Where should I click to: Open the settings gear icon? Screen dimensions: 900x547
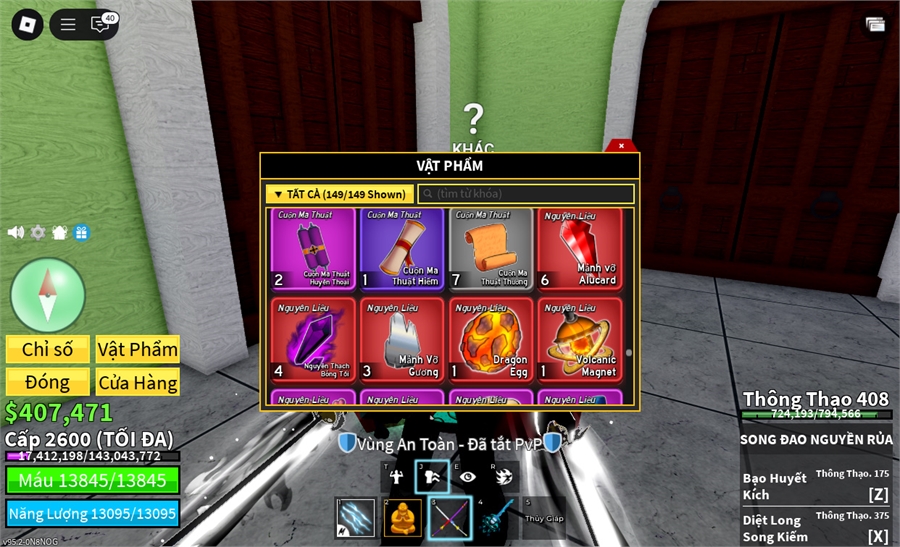tap(38, 232)
